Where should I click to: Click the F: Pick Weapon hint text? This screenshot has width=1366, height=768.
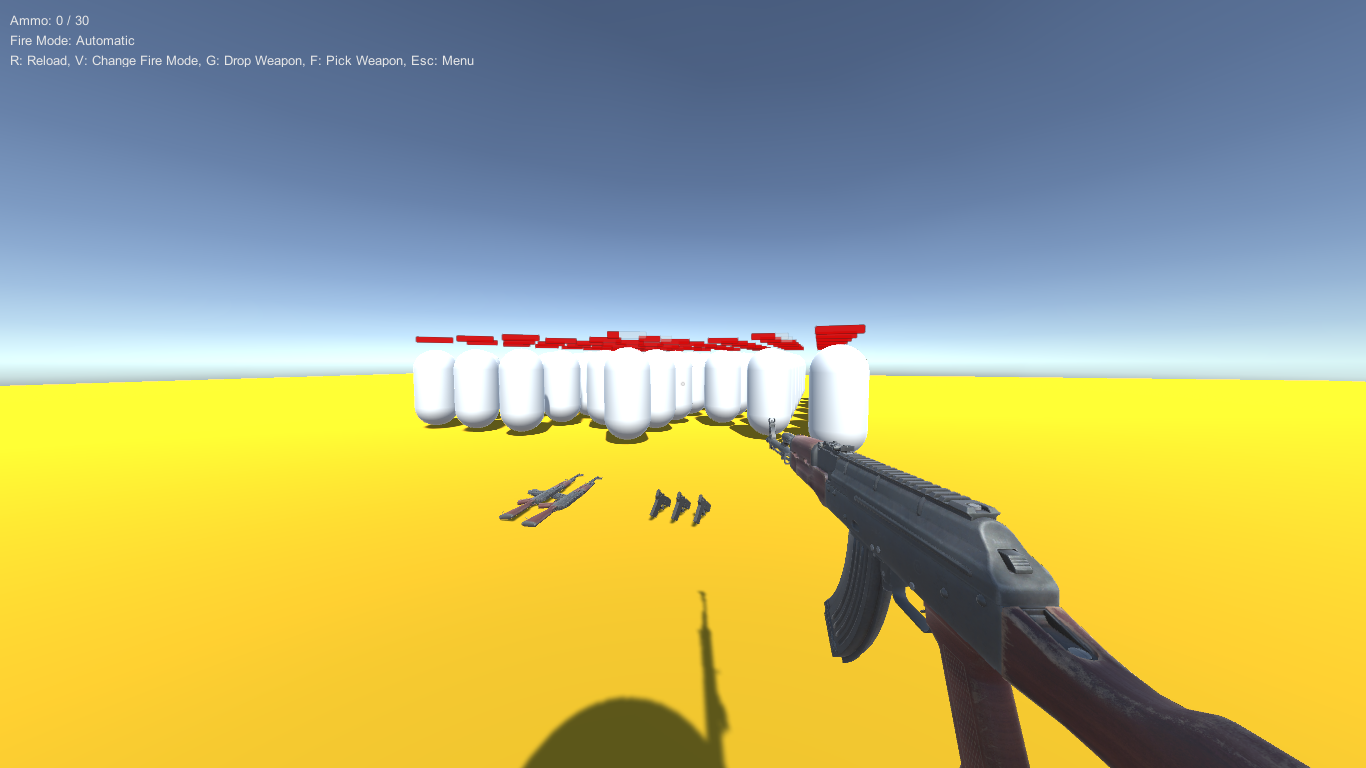pos(357,60)
